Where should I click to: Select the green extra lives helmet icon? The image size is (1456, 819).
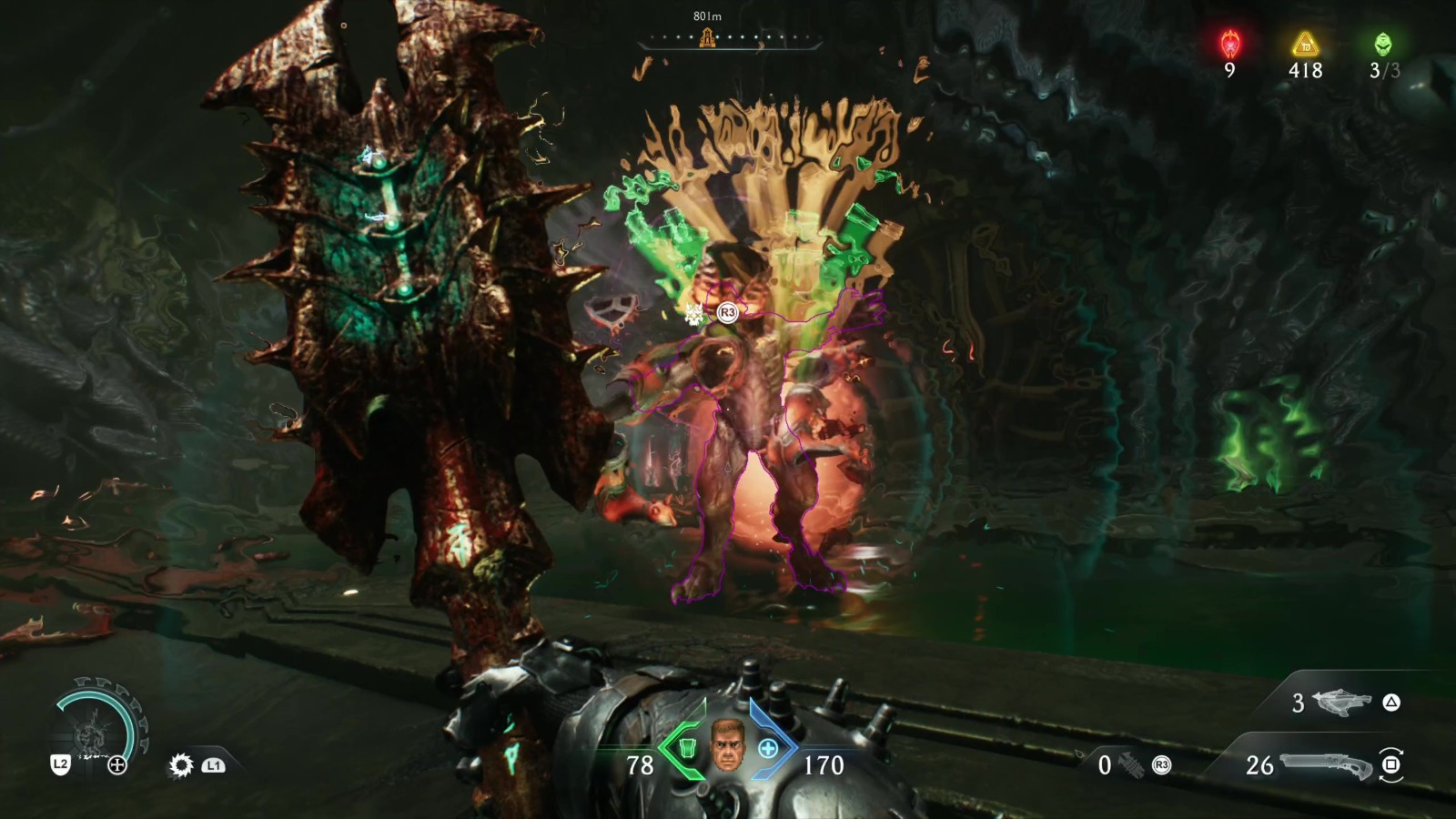[1383, 43]
